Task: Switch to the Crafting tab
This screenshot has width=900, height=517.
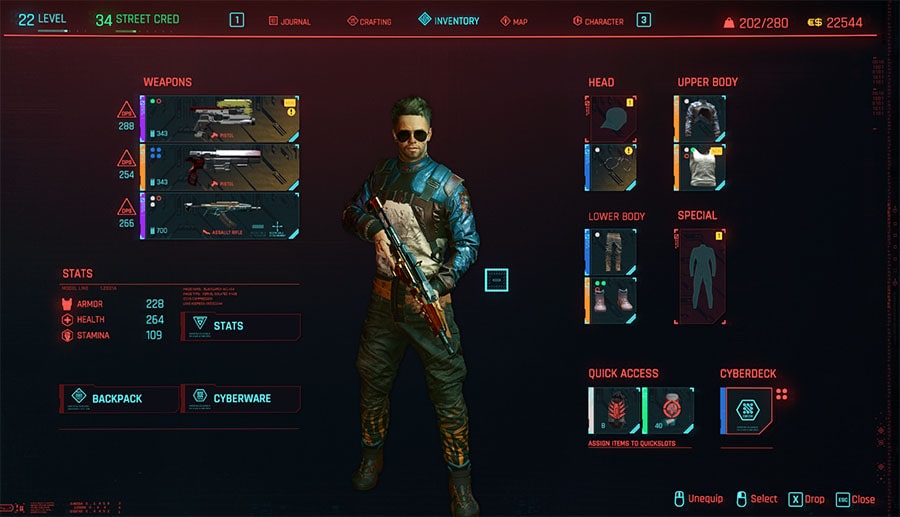Action: (369, 21)
